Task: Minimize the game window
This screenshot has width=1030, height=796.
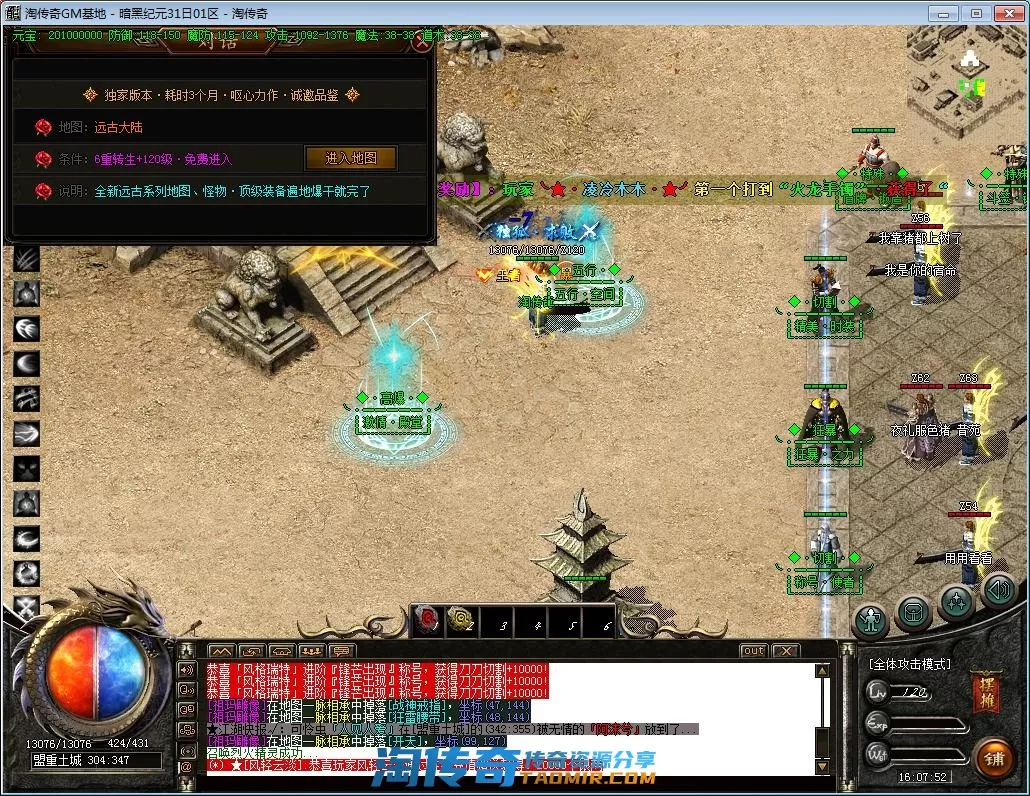Action: pyautogui.click(x=943, y=13)
